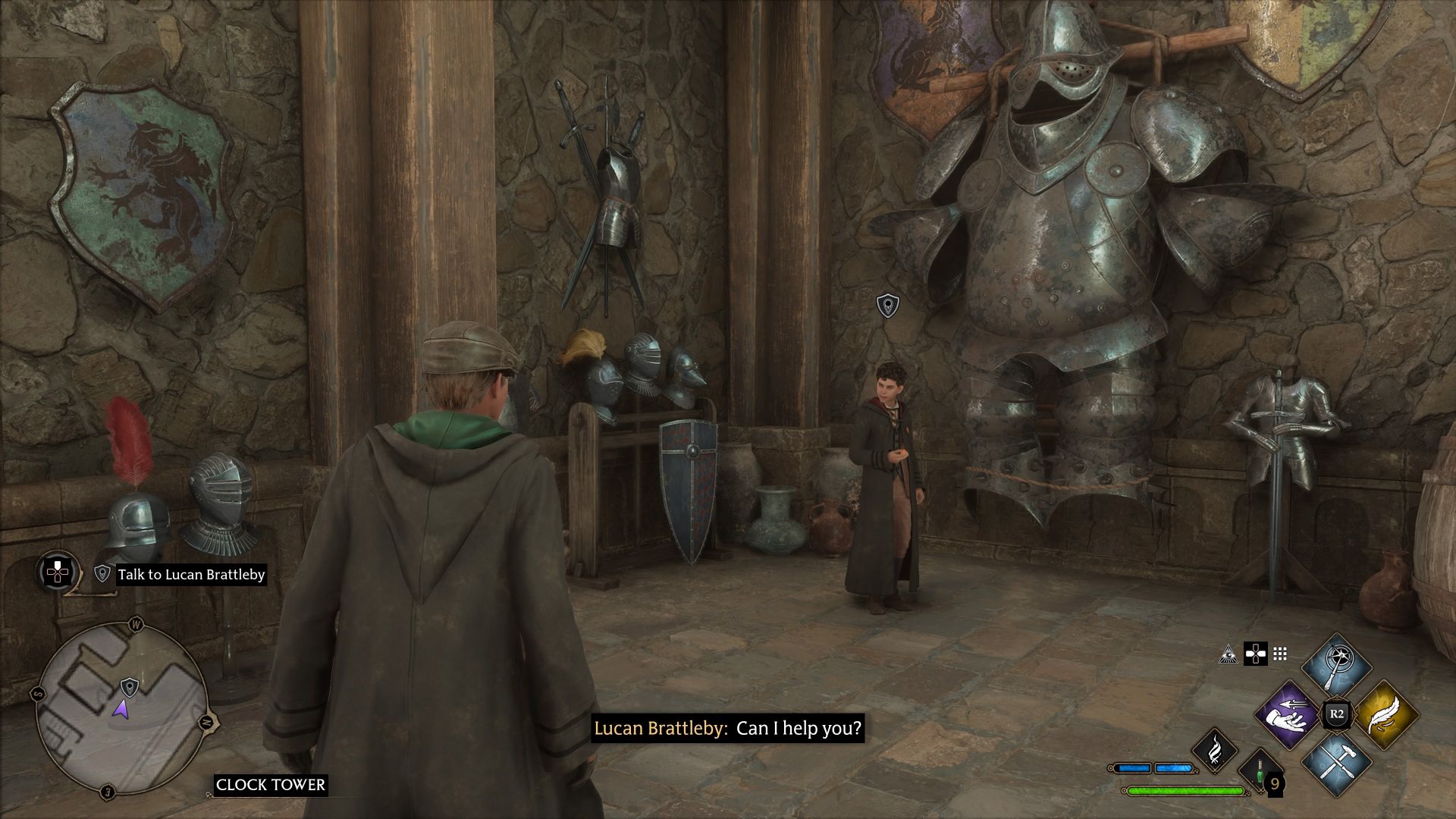Open the nine-dot spell grid icon
The height and width of the screenshot is (819, 1456).
[1281, 654]
